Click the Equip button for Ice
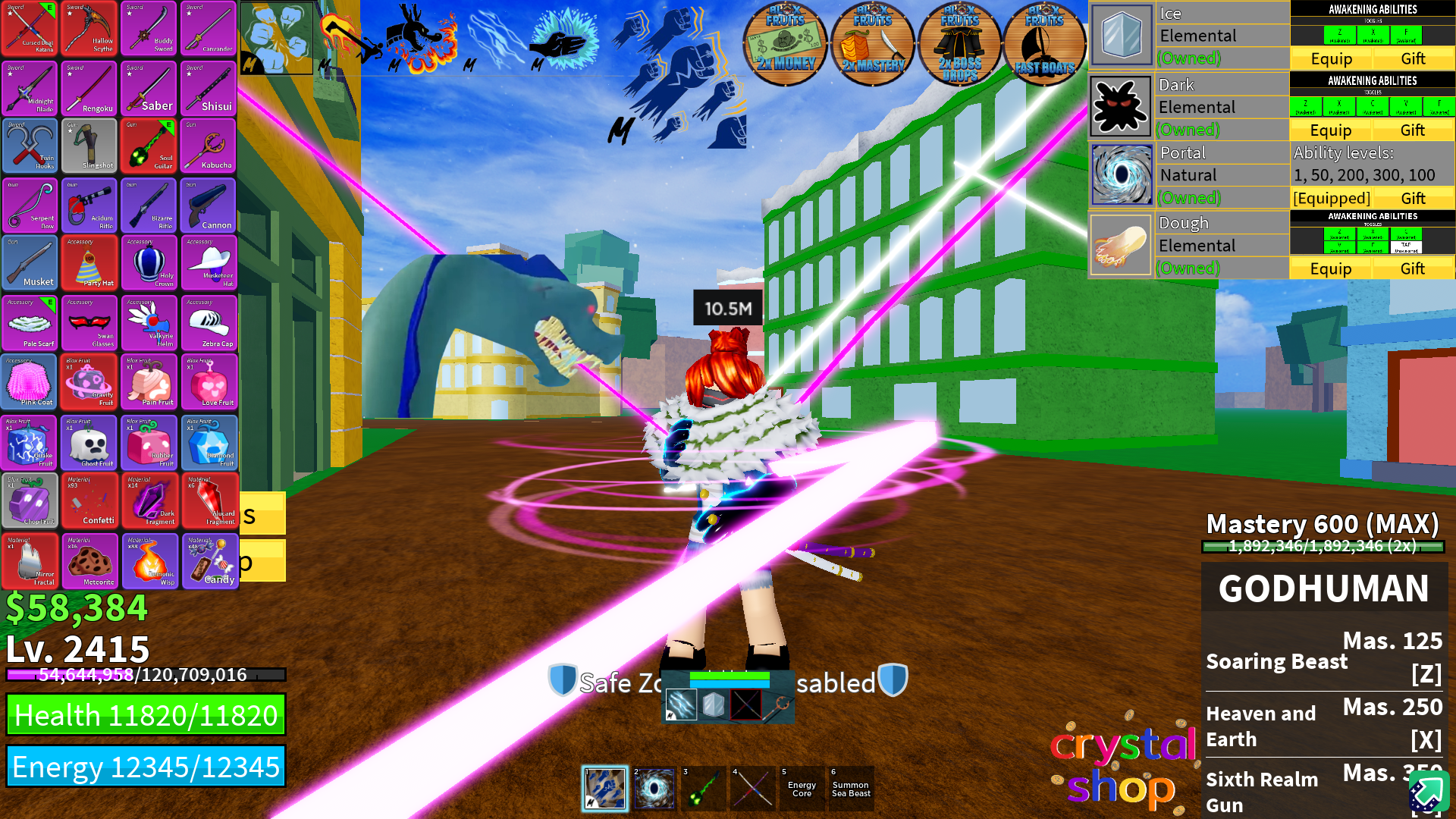The height and width of the screenshot is (819, 1456). tap(1331, 58)
